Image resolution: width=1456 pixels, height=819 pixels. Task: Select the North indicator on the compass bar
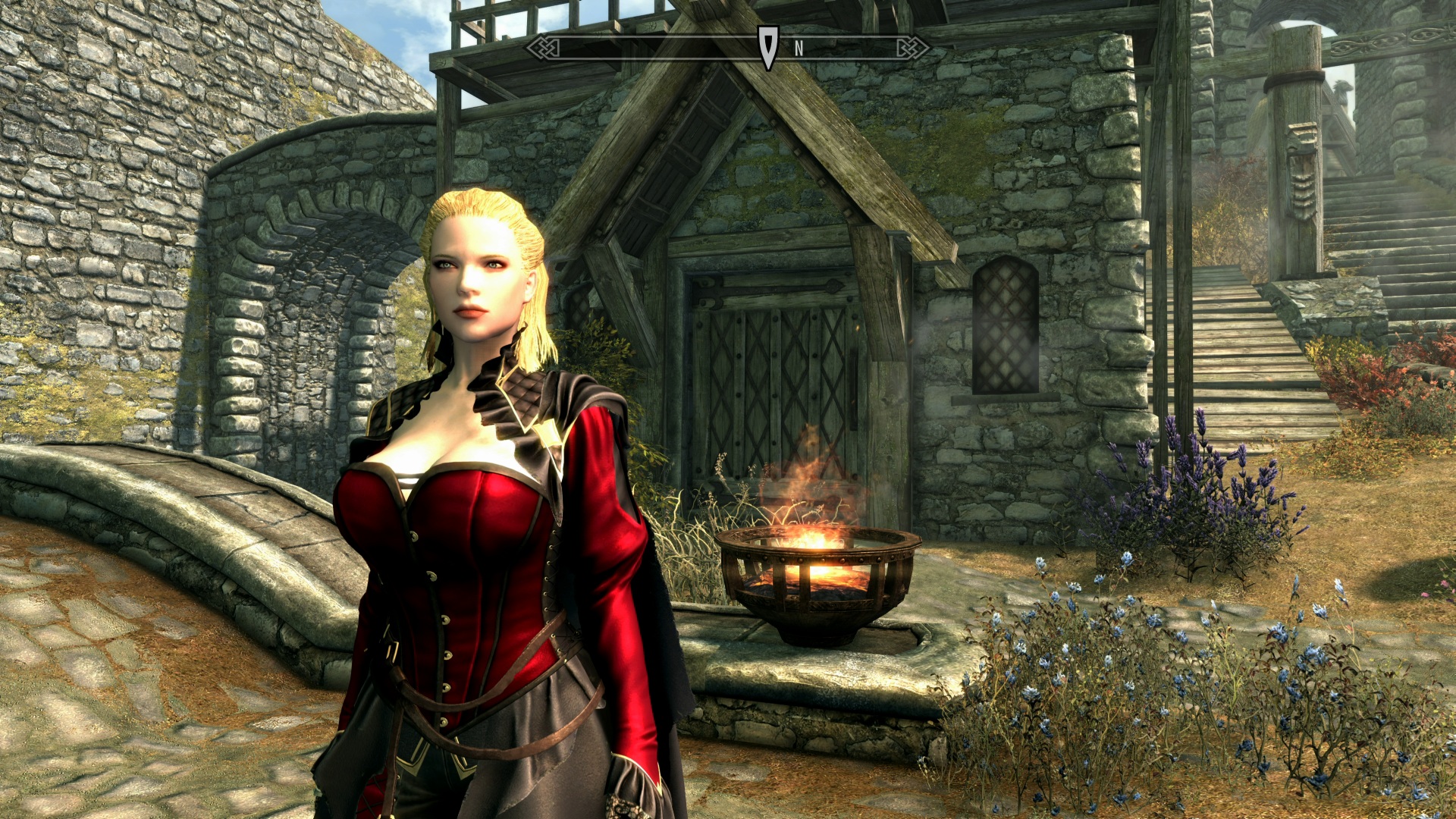pos(799,49)
